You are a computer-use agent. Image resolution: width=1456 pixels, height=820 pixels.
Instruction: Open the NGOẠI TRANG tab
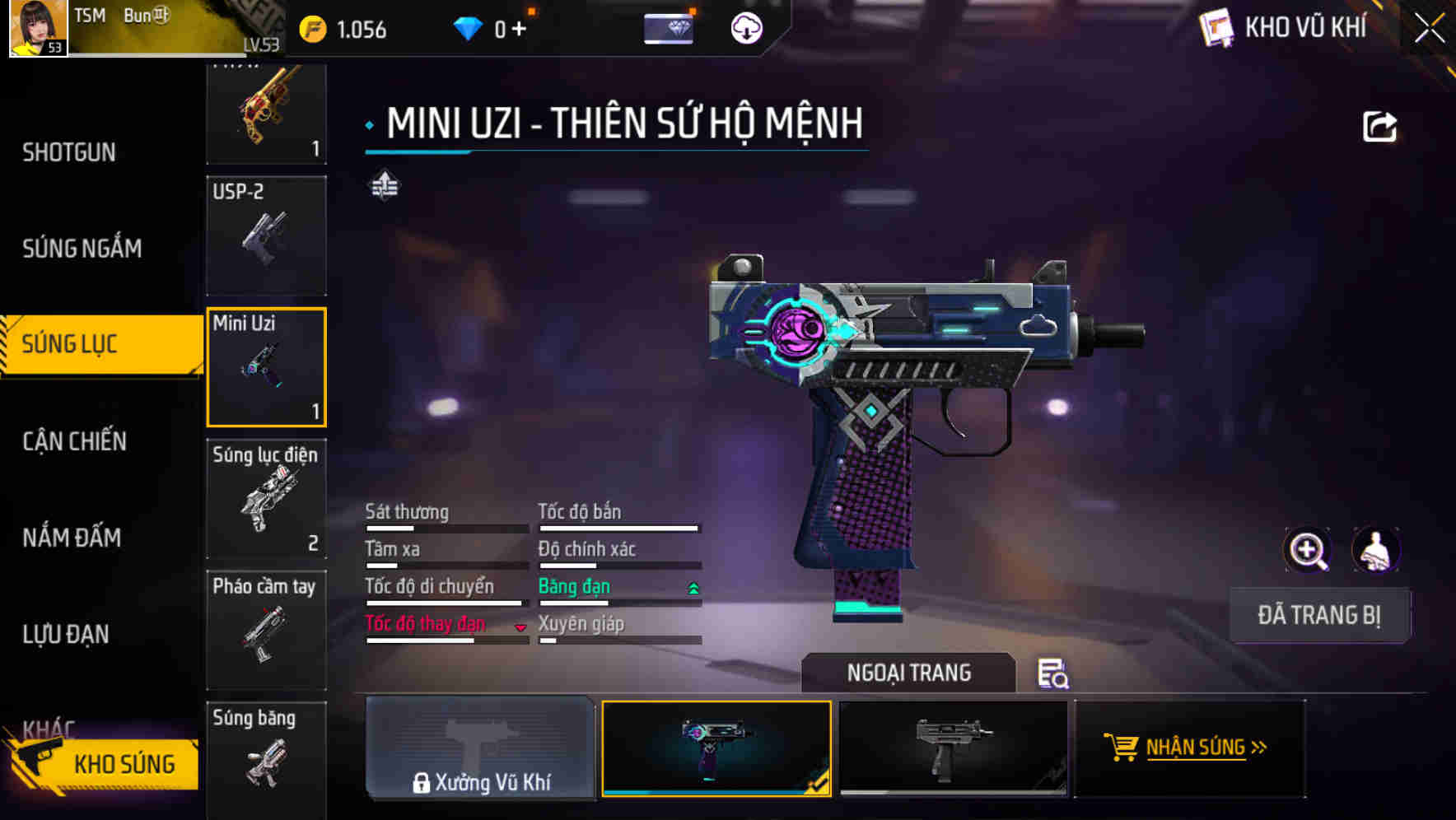908,673
